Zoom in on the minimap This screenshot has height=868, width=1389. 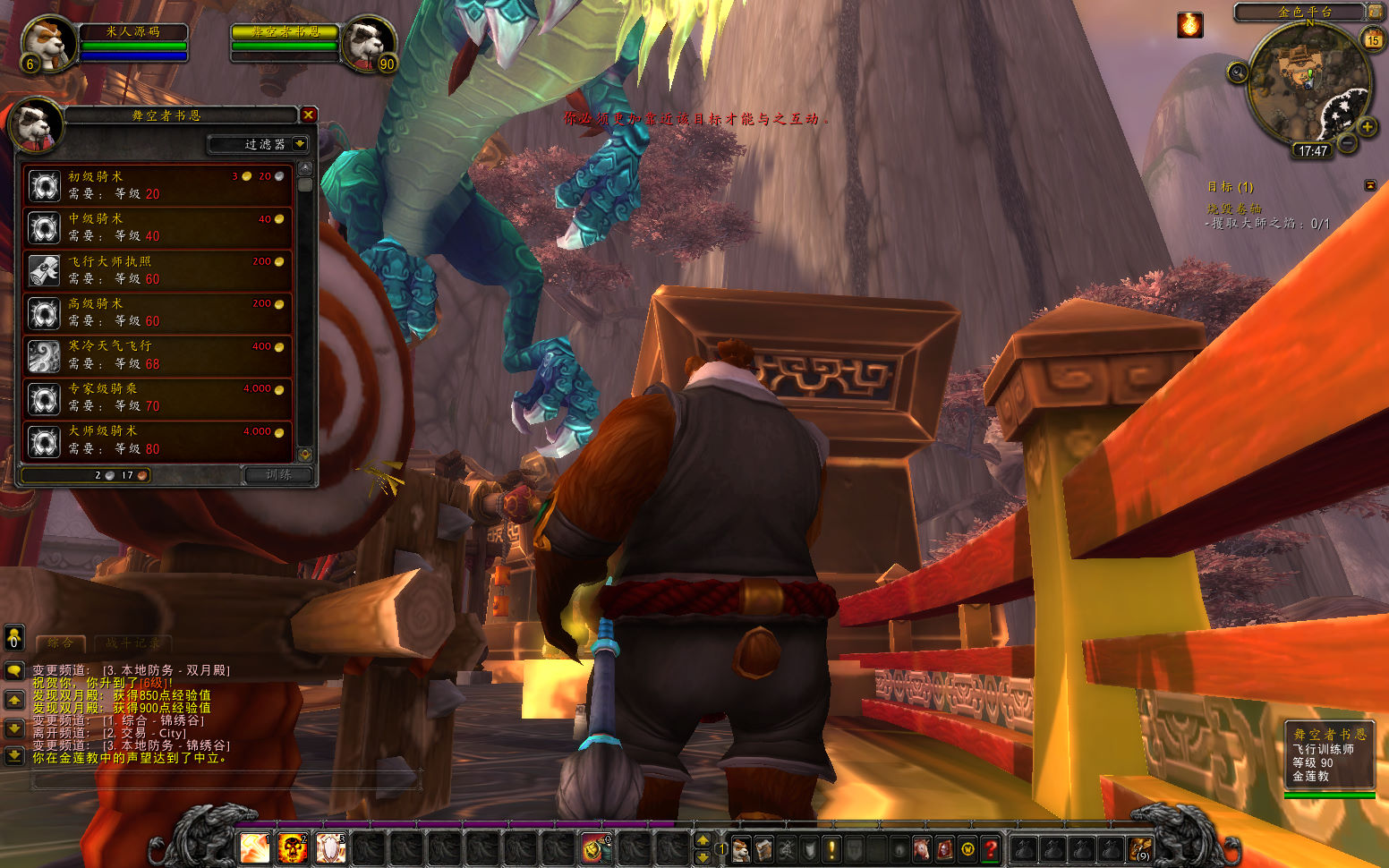point(1367,127)
